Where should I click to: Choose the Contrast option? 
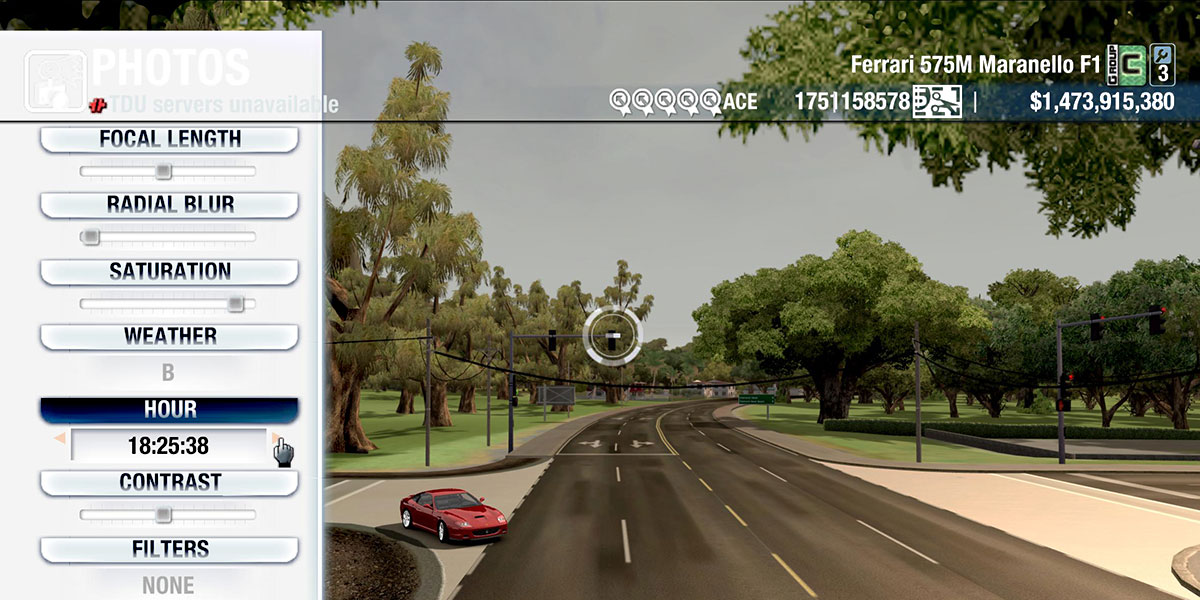[169, 482]
